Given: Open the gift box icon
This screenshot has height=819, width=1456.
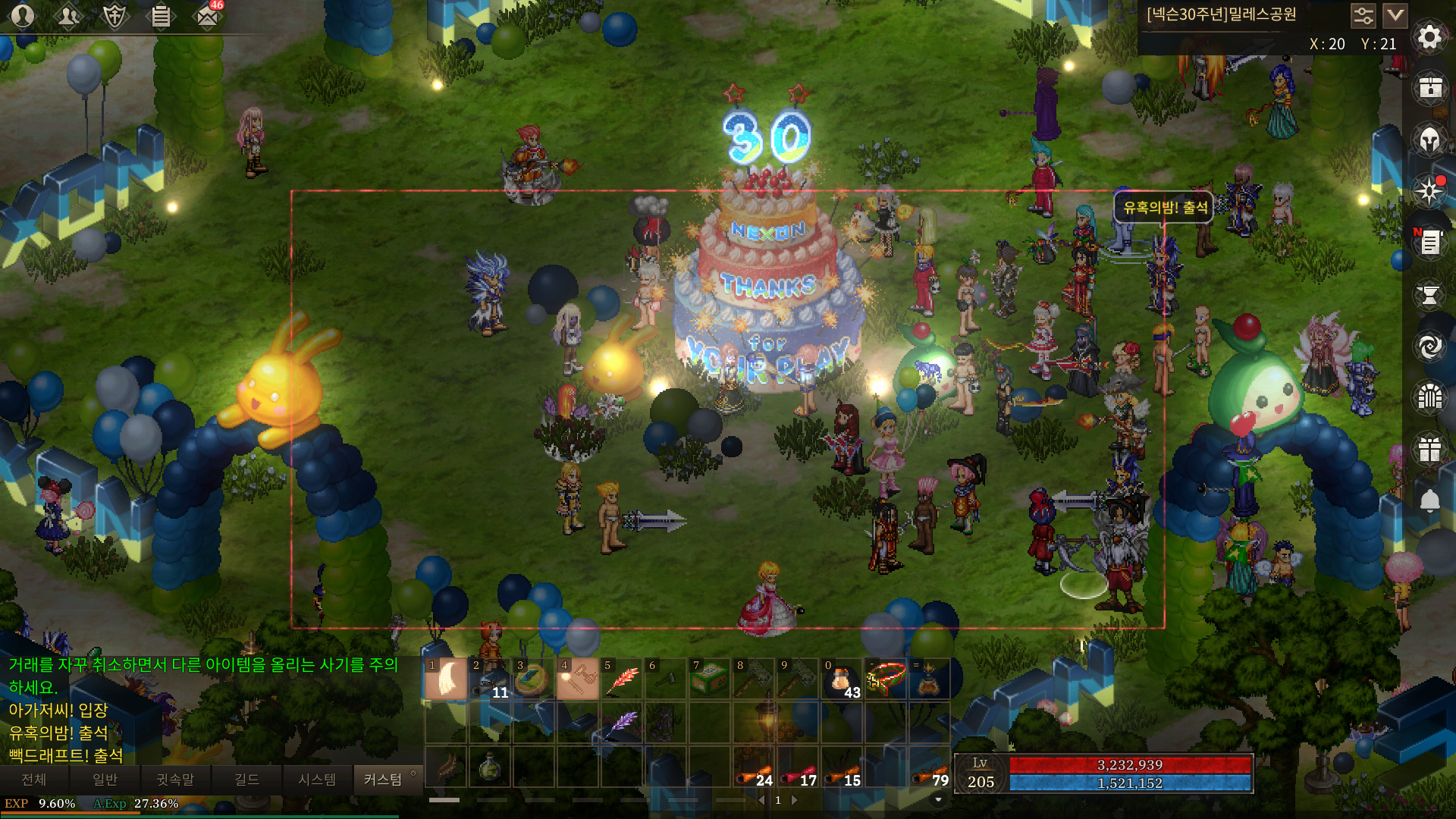Looking at the screenshot, I should [x=1429, y=449].
